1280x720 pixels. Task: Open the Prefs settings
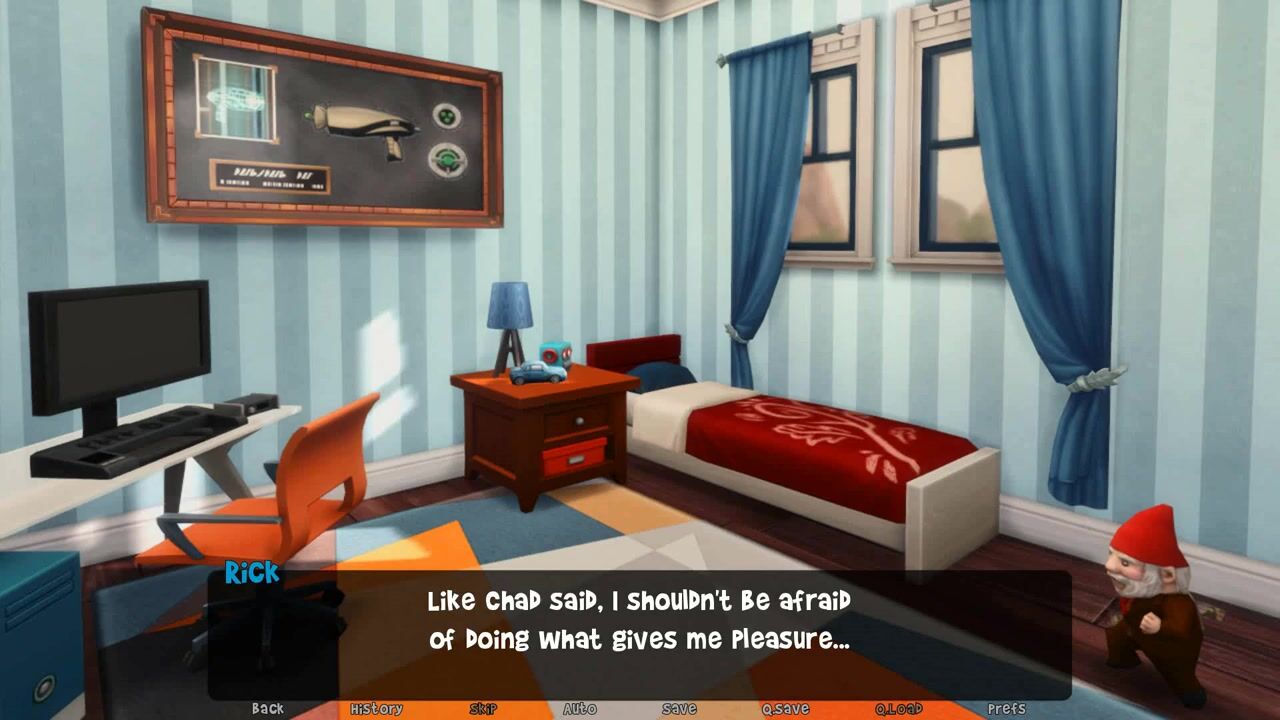[x=1006, y=708]
